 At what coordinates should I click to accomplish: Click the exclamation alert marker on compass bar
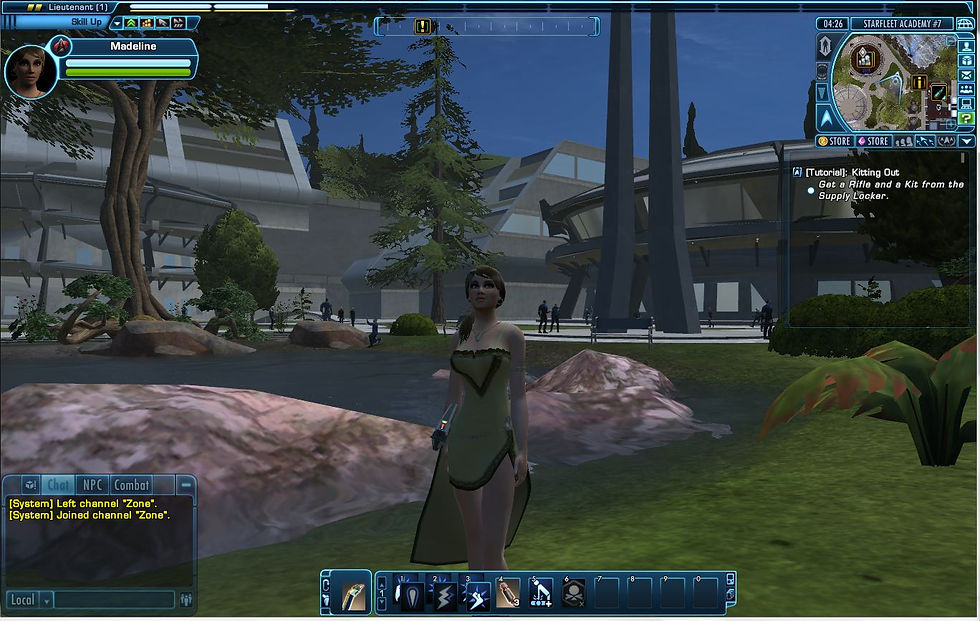(423, 26)
